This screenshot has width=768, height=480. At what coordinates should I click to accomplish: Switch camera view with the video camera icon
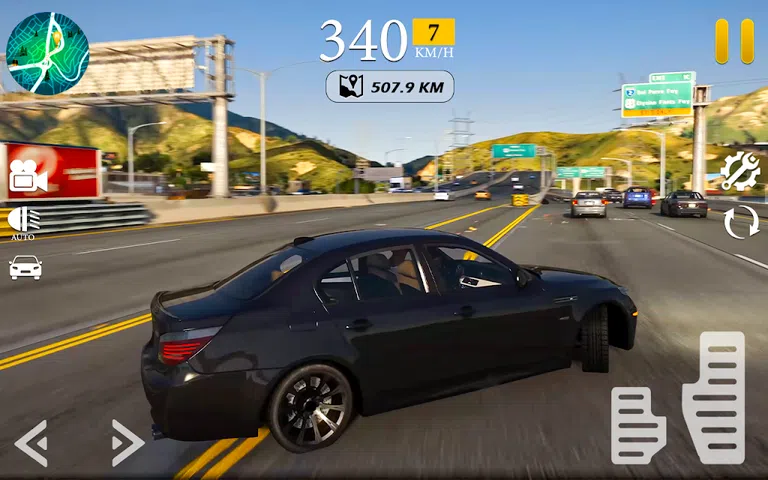click(x=28, y=177)
